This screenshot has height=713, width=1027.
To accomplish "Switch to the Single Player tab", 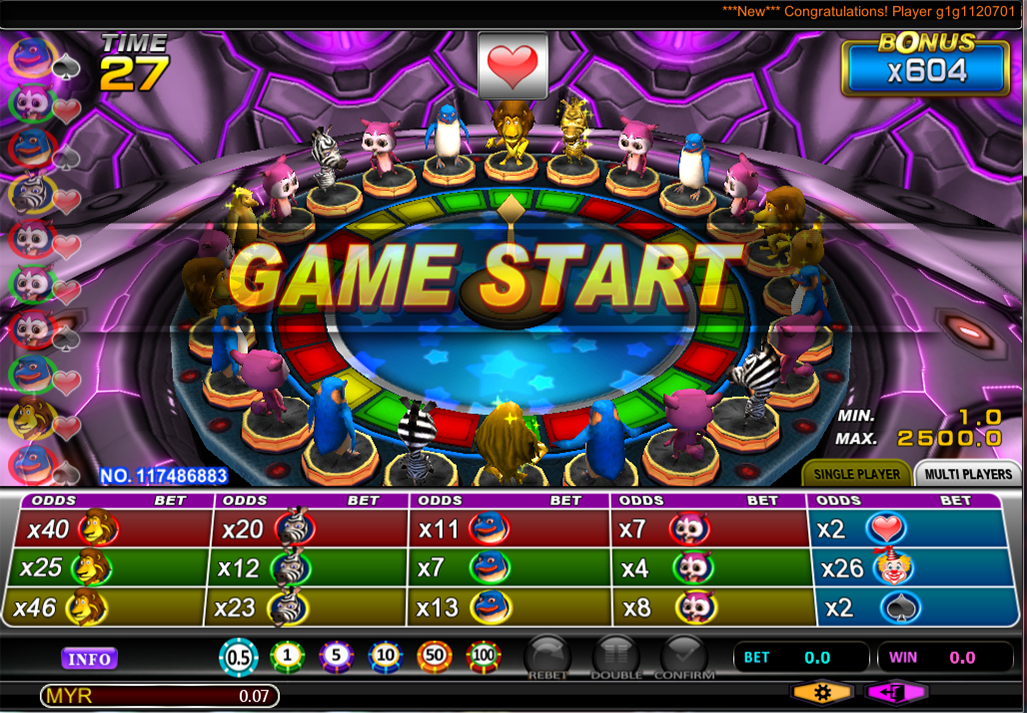I will [x=855, y=473].
